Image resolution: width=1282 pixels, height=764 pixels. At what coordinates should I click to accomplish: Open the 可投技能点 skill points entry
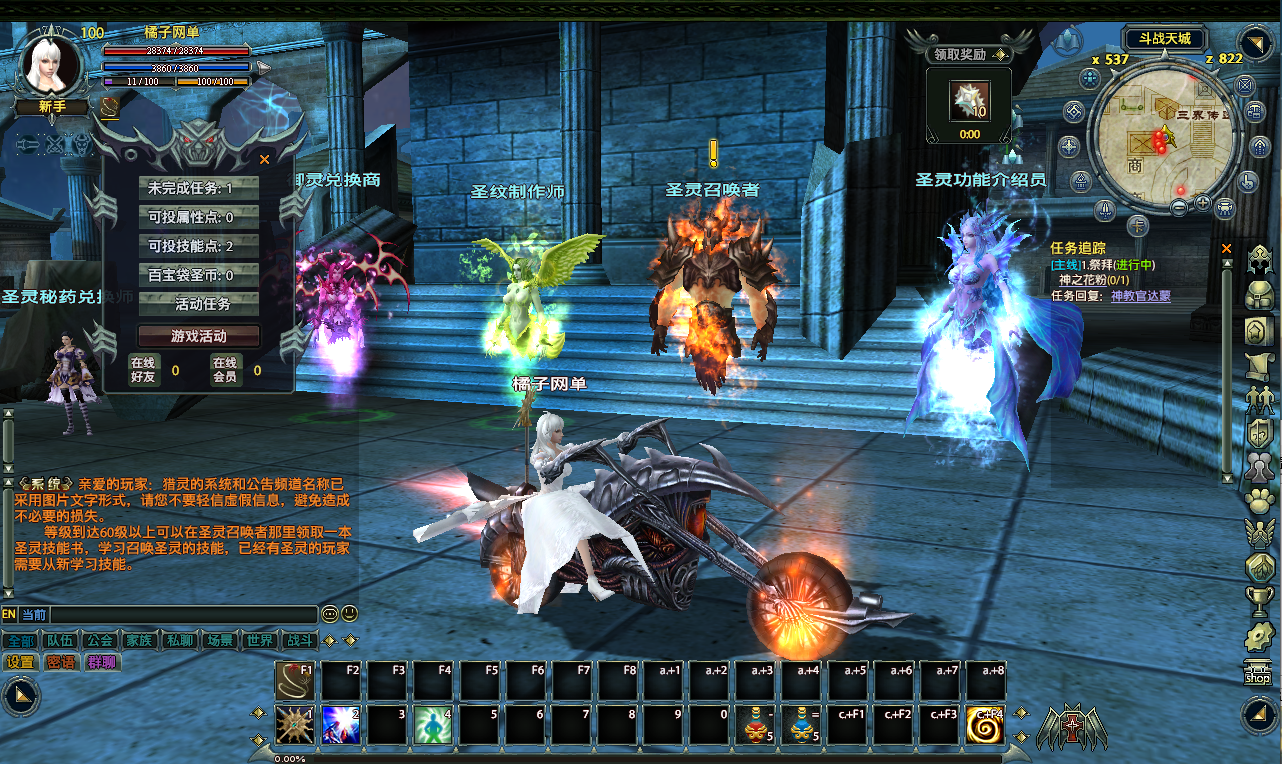[x=199, y=246]
